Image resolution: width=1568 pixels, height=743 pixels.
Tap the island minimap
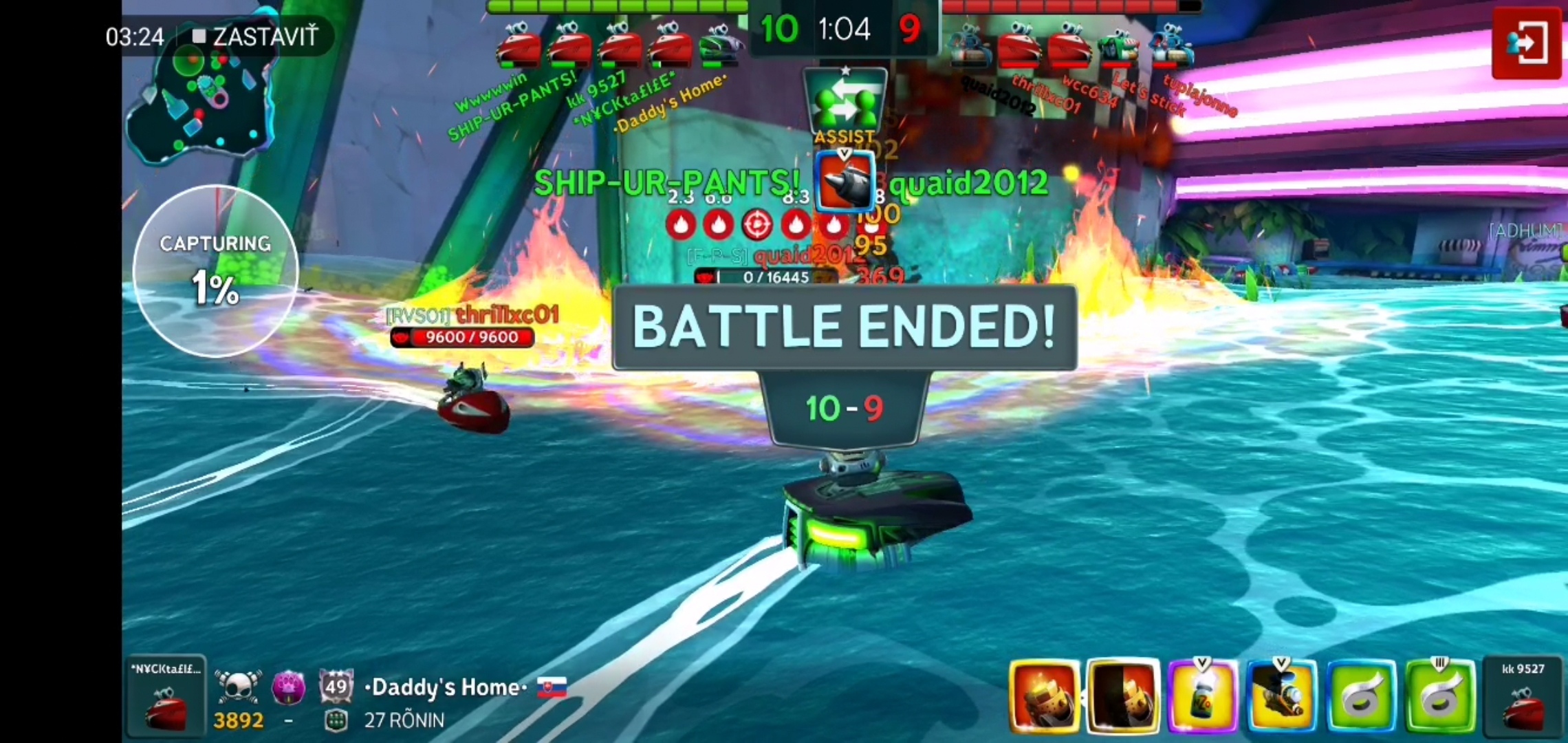coord(201,103)
